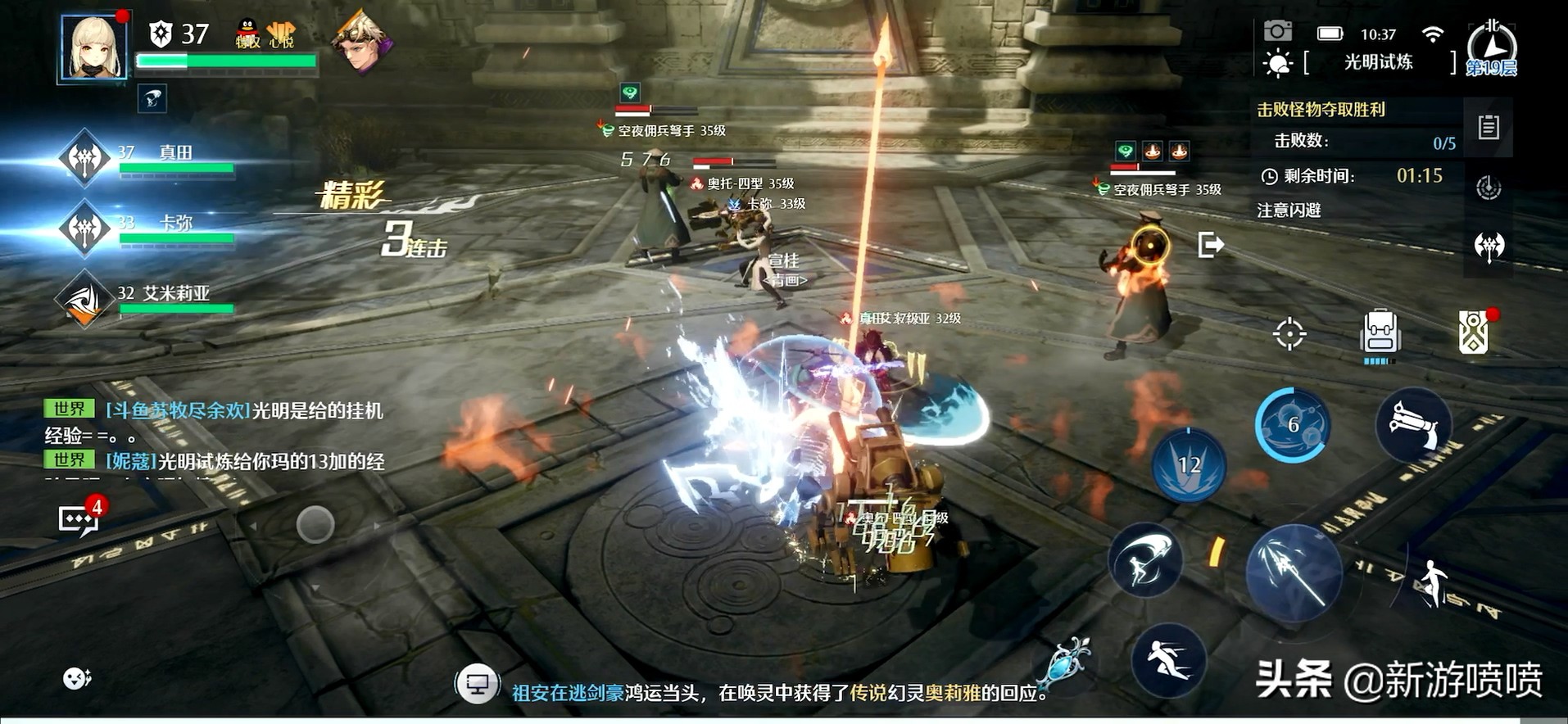
Task: Select party member 真田
Action: [x=85, y=159]
